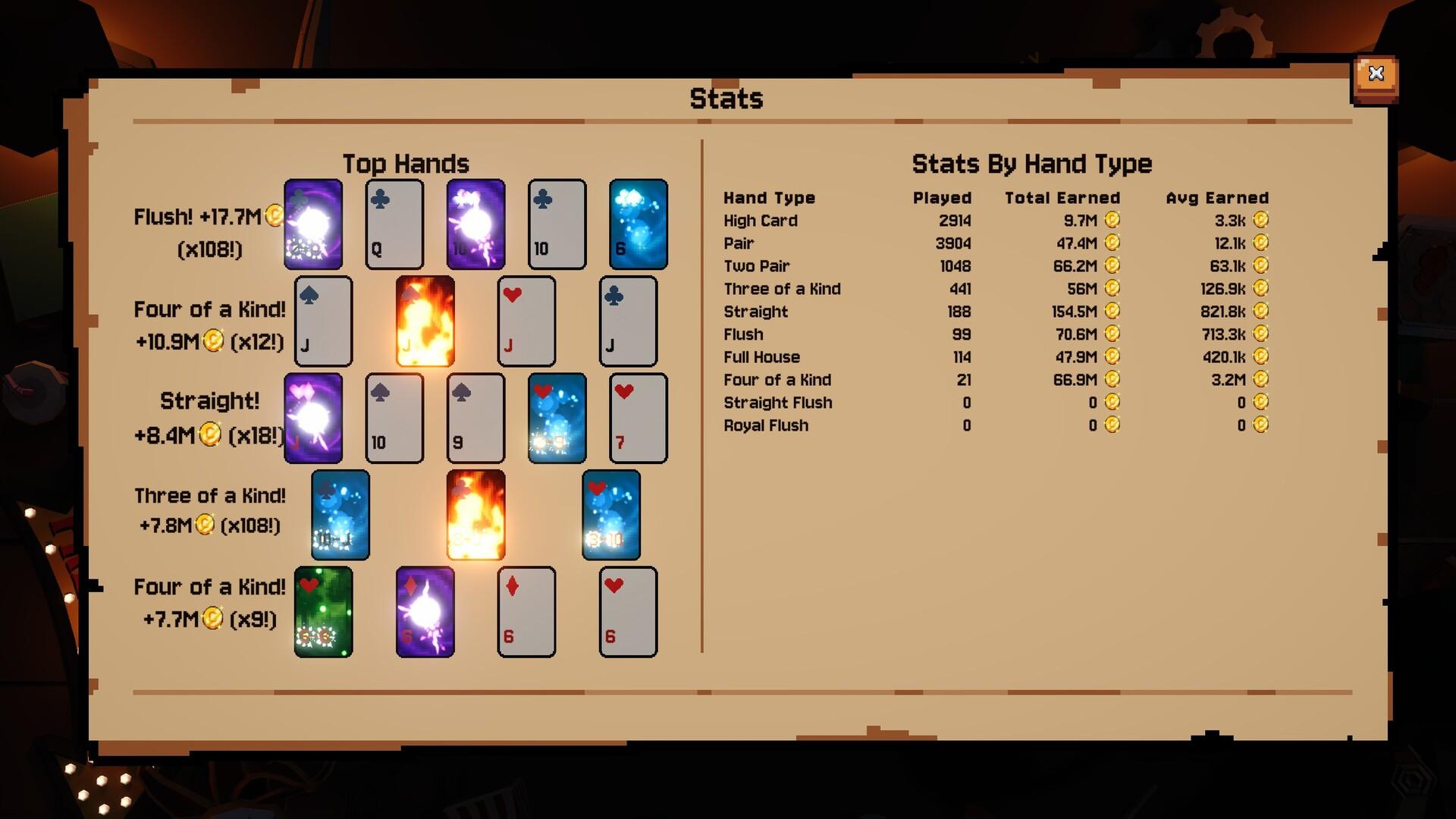Select the Queen of clubs in the Flush hand
This screenshot has height=819, width=1456.
[394, 224]
